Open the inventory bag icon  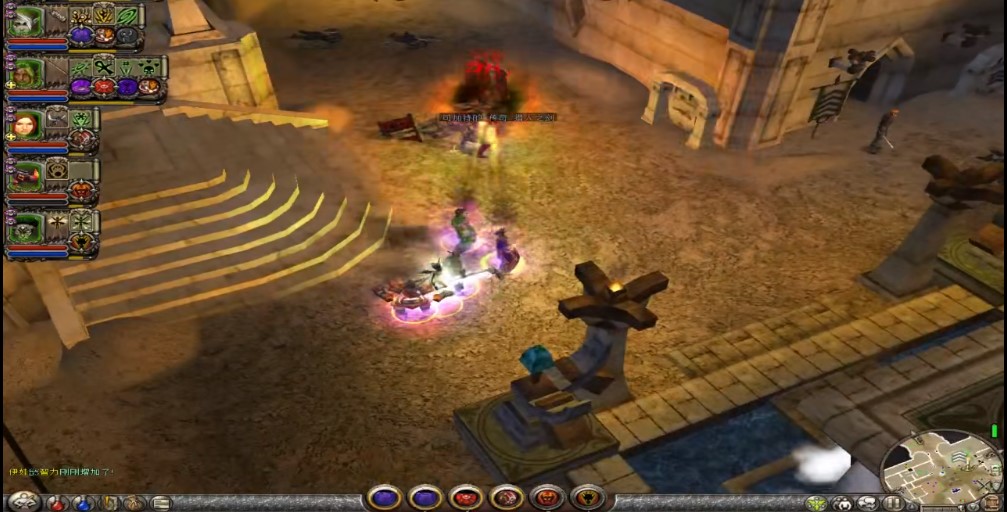click(x=134, y=502)
